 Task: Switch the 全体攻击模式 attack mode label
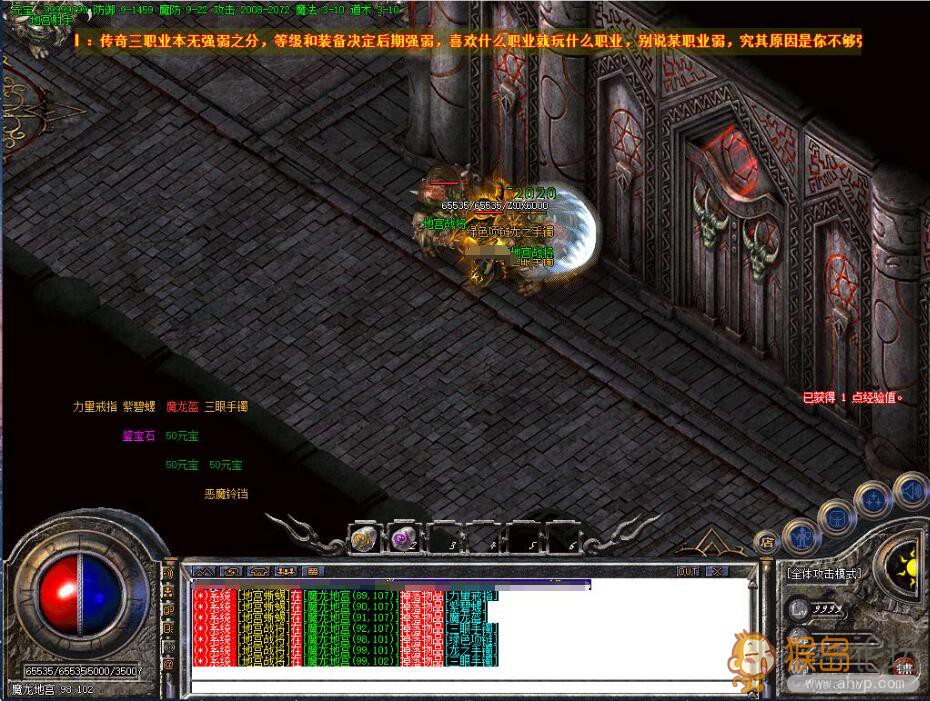[822, 574]
